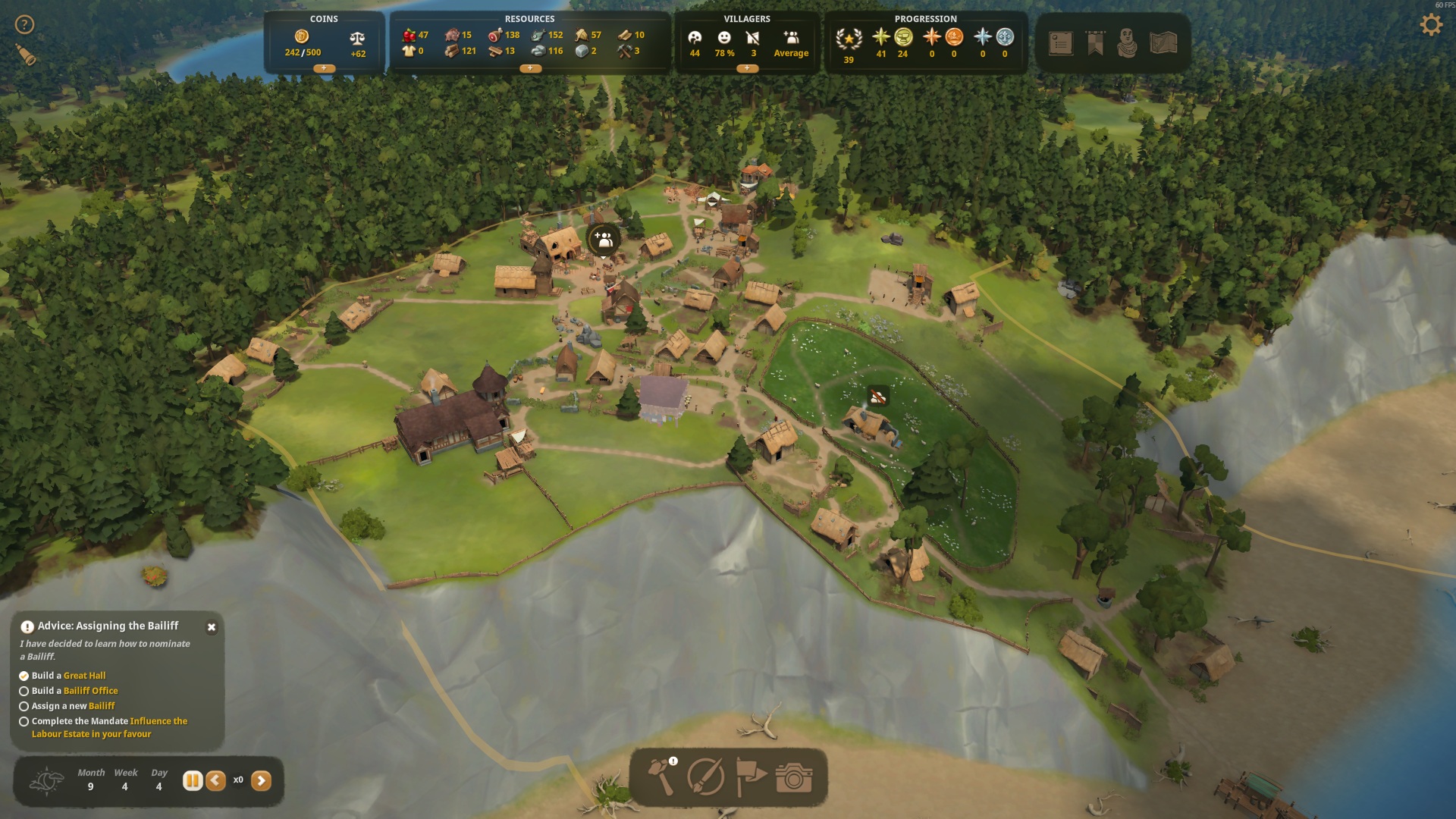Close the Bailiff advice panel

[x=212, y=627]
